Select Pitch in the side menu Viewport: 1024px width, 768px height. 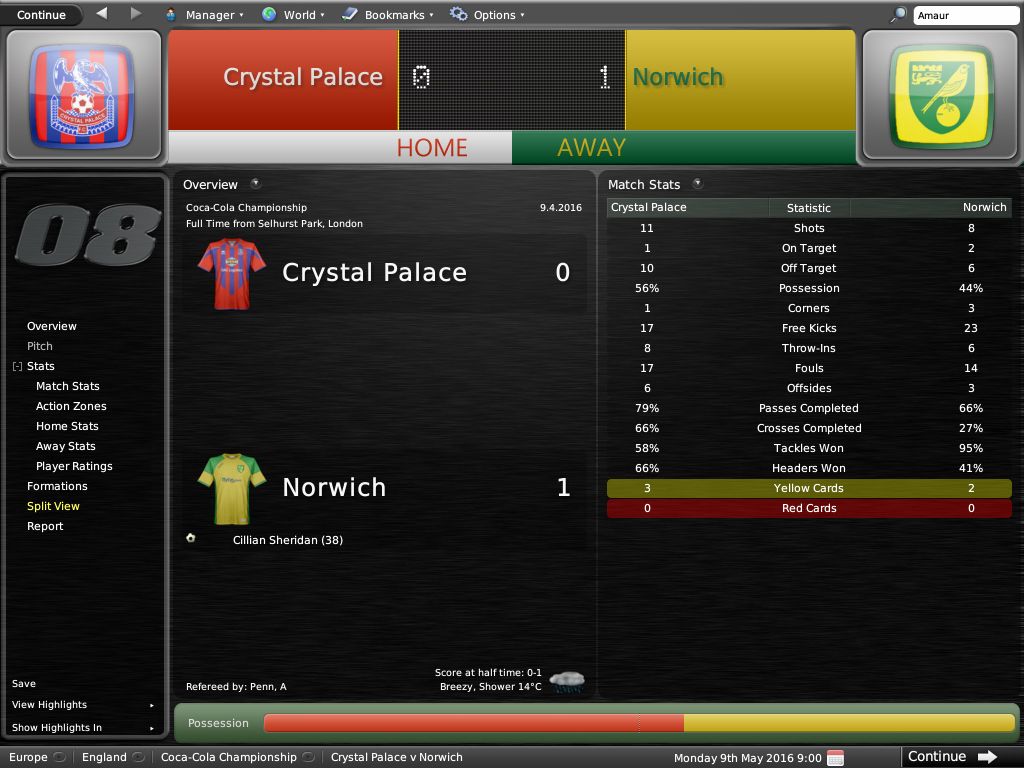click(x=40, y=346)
